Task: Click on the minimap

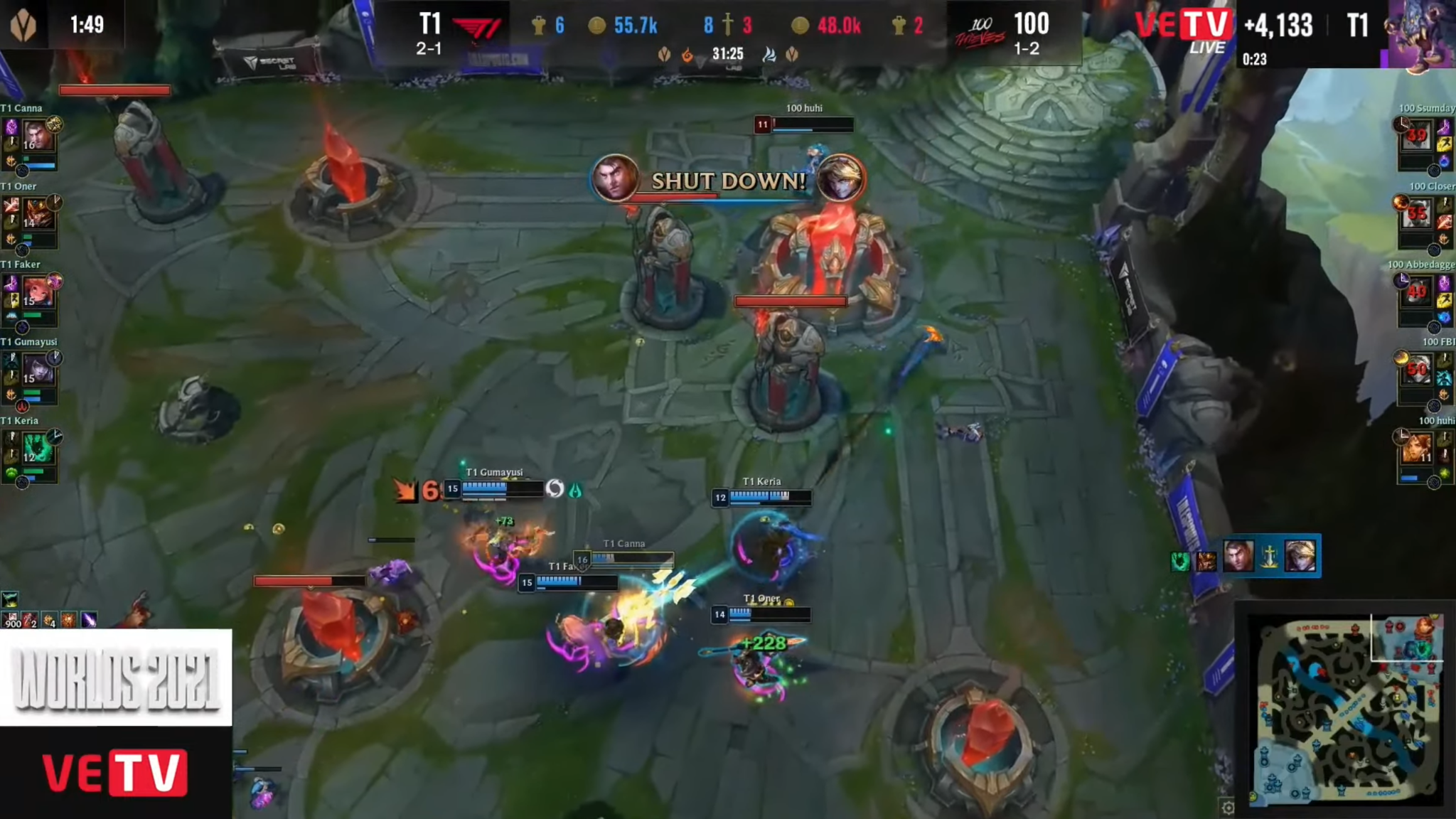Action: [x=1347, y=707]
